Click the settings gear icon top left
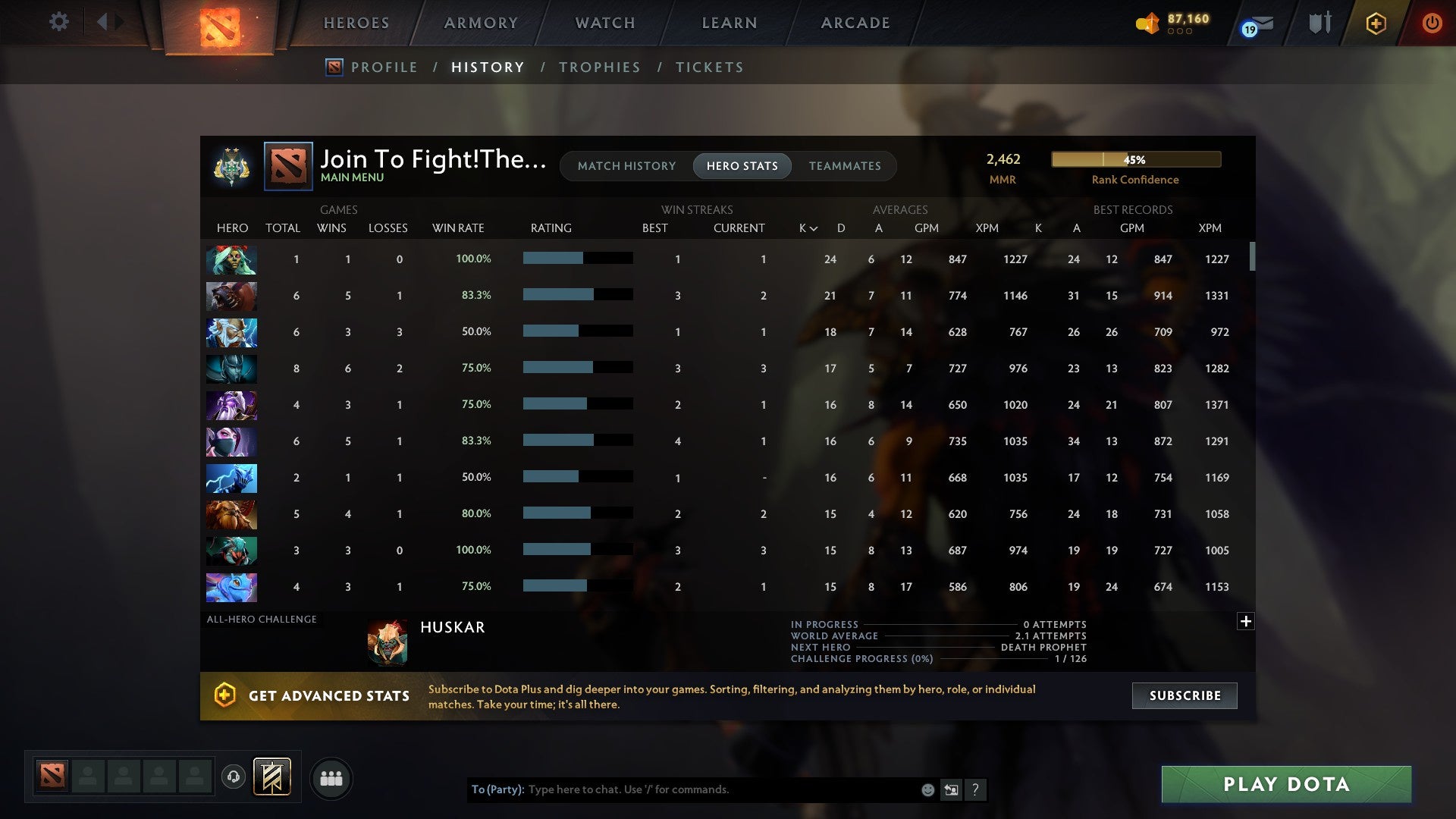The height and width of the screenshot is (819, 1456). tap(58, 22)
